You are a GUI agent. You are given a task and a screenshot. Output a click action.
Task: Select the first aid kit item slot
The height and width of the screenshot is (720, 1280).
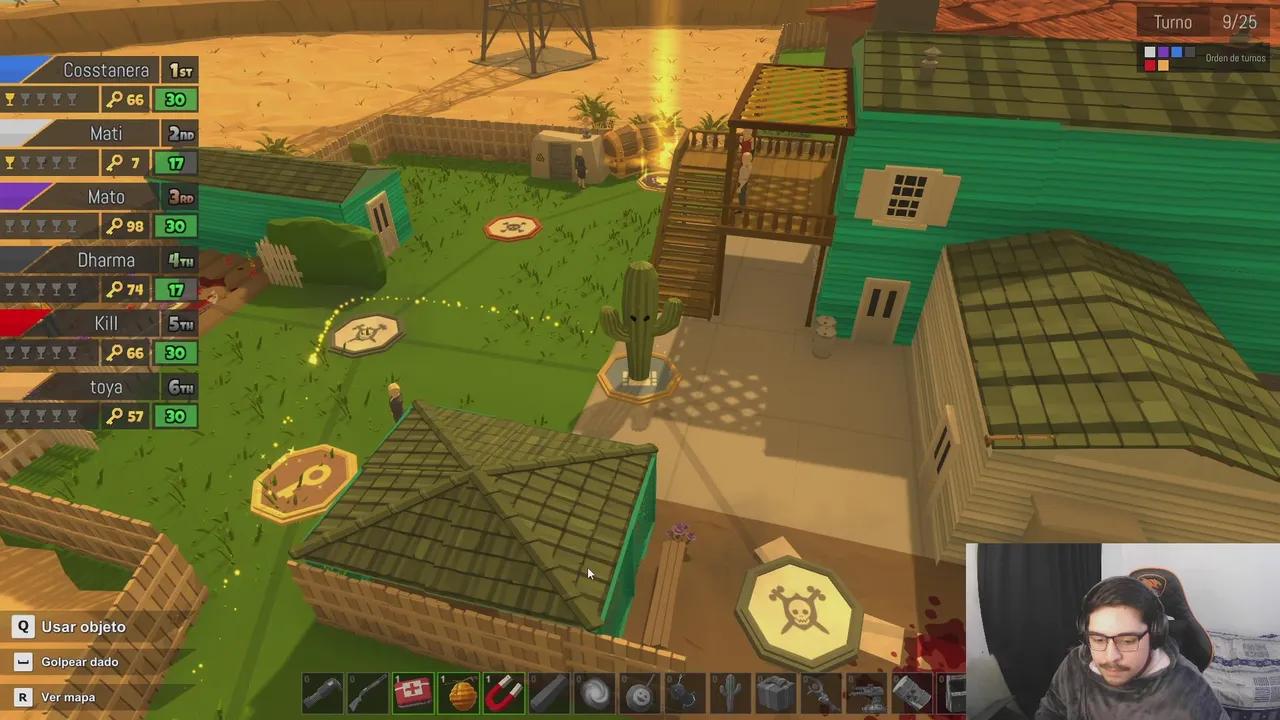coord(413,692)
